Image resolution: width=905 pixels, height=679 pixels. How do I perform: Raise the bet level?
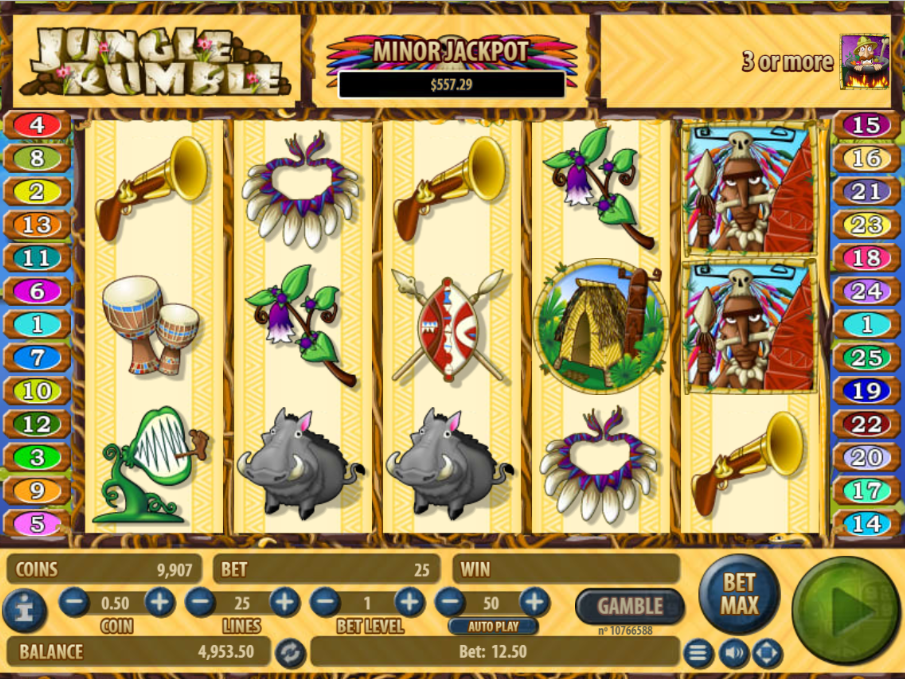[409, 602]
